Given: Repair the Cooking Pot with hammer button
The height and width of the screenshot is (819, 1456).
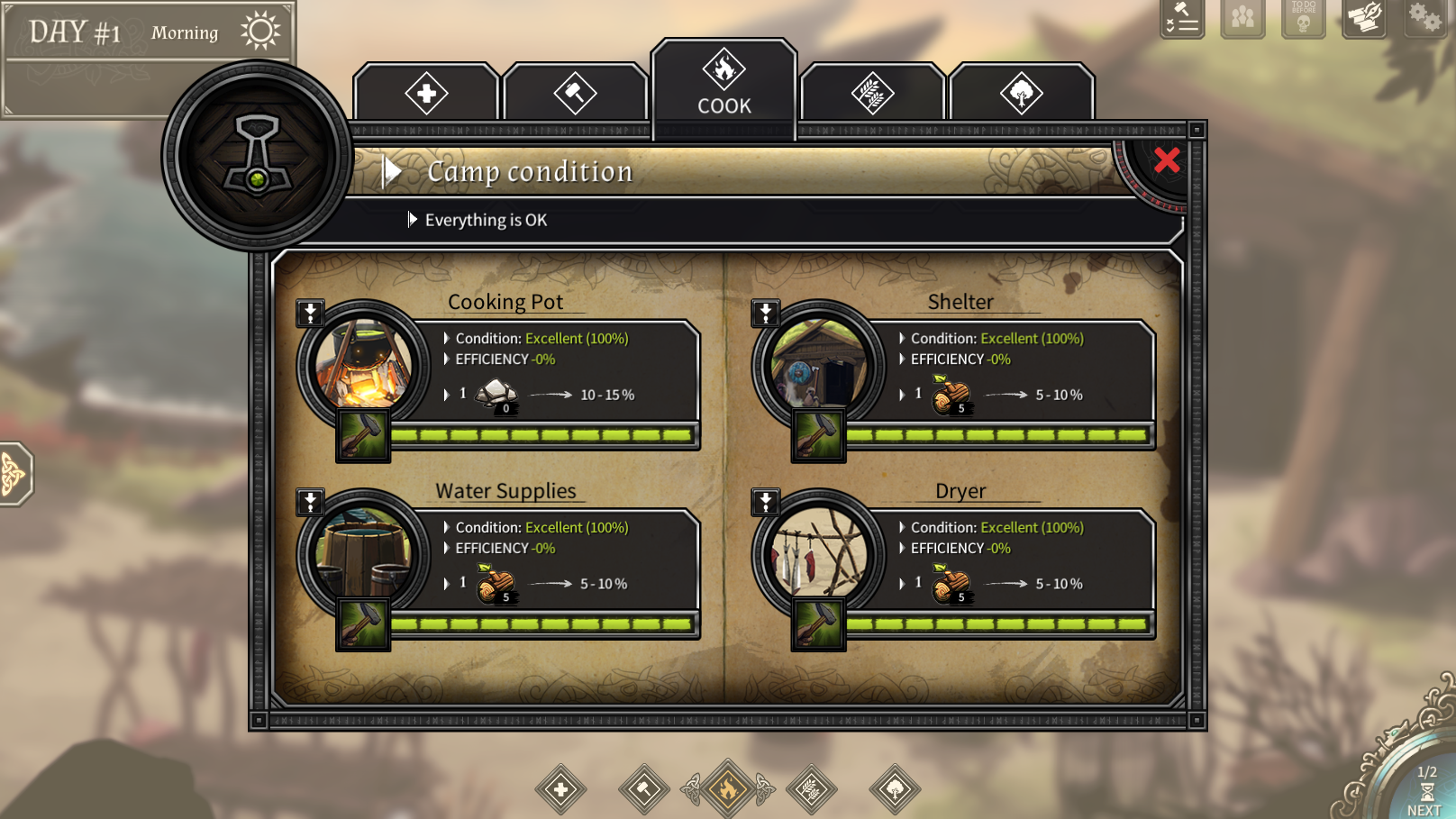Looking at the screenshot, I should click(362, 435).
